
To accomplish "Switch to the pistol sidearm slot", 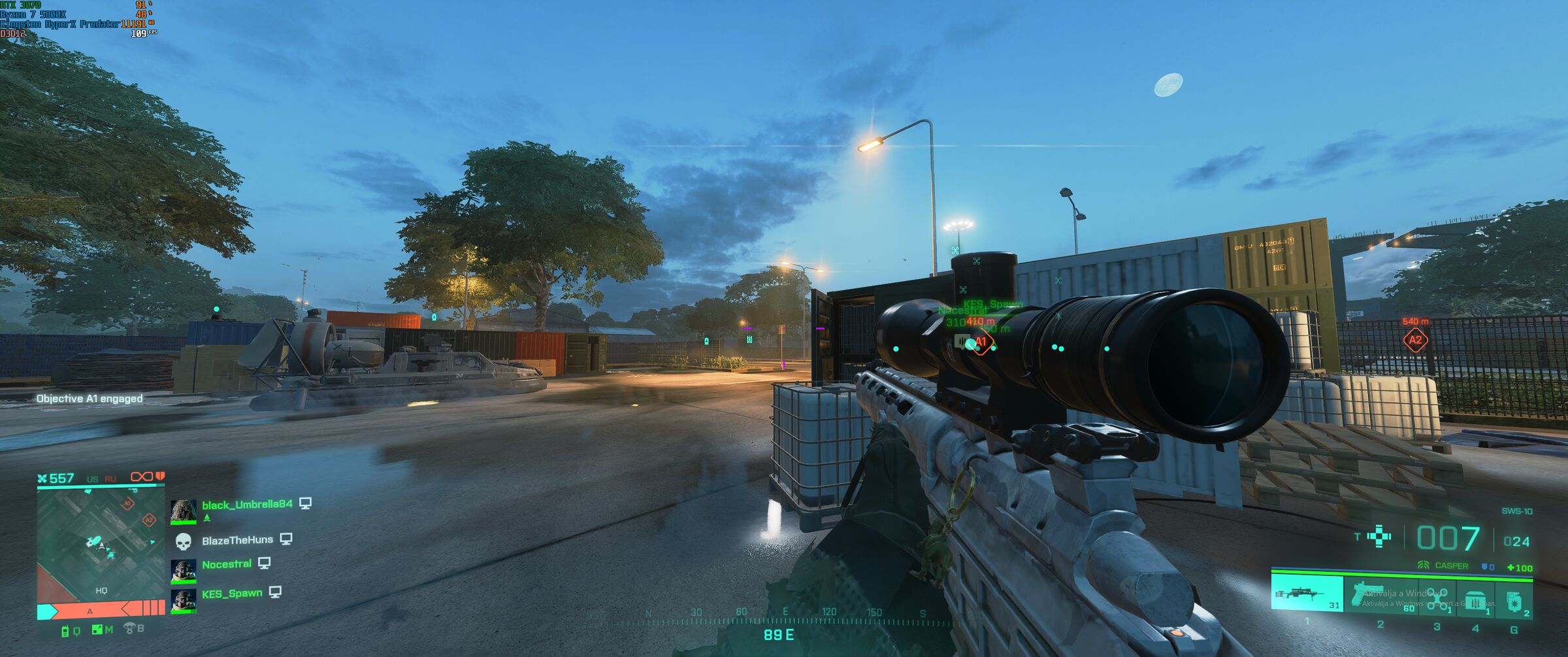I will pyautogui.click(x=1380, y=594).
